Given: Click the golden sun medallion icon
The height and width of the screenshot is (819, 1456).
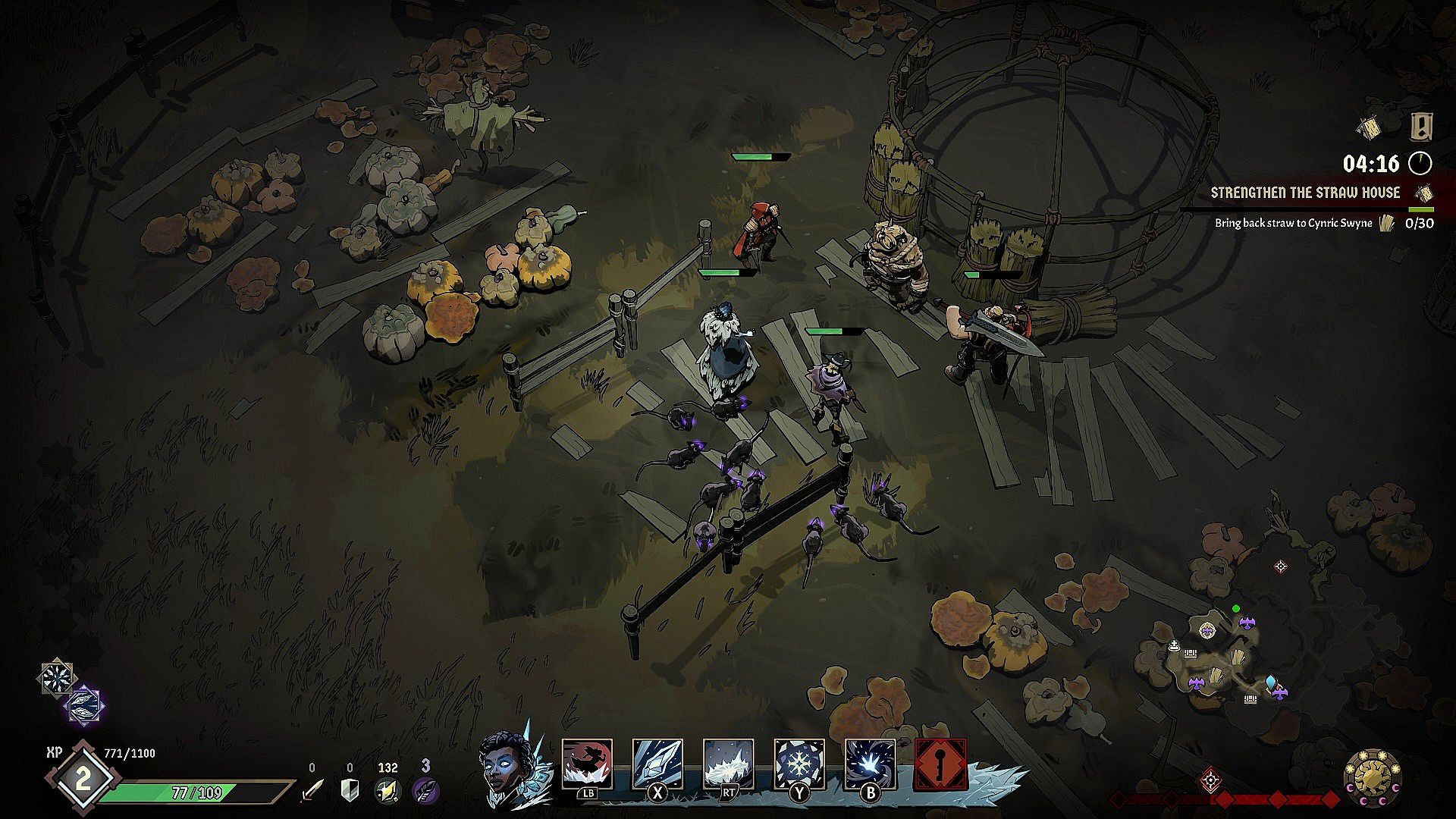Looking at the screenshot, I should (x=1372, y=777).
